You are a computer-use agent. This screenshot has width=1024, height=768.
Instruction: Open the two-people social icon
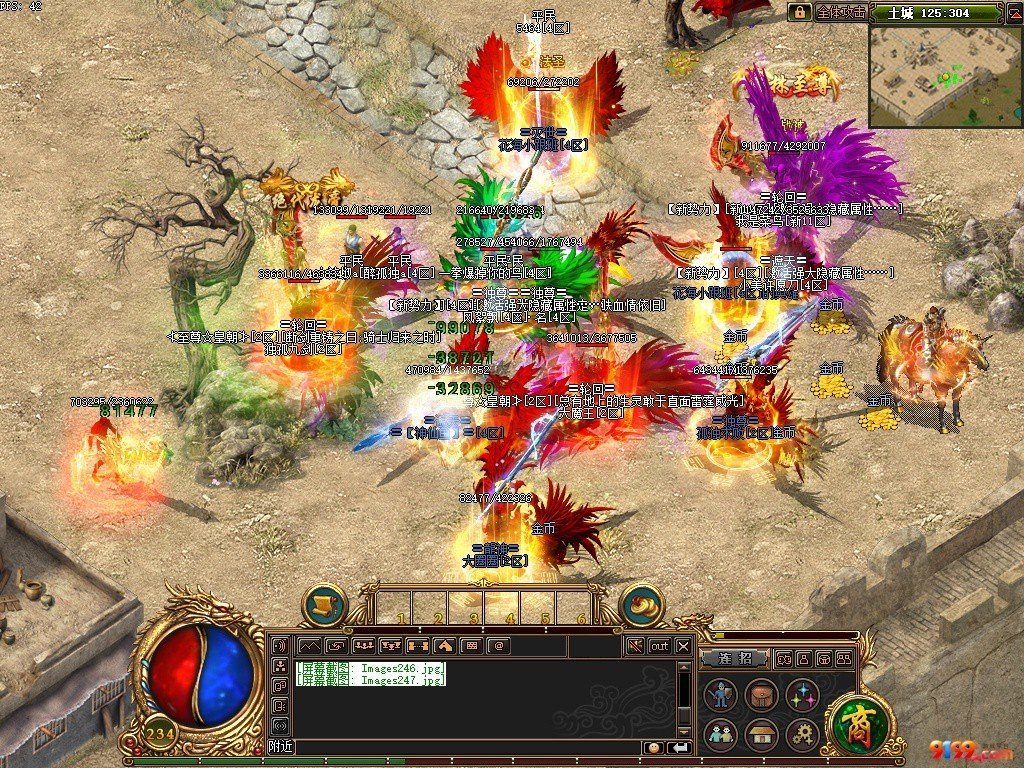click(x=720, y=735)
